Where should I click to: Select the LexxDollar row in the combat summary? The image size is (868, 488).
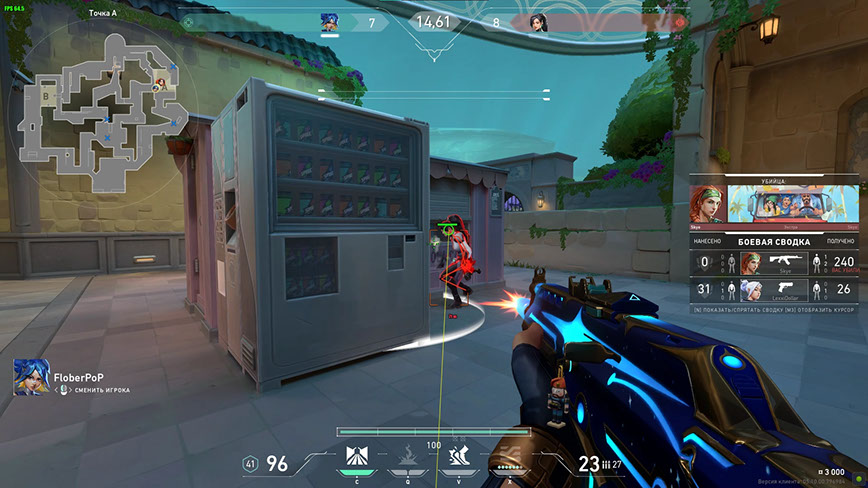pyautogui.click(x=774, y=290)
